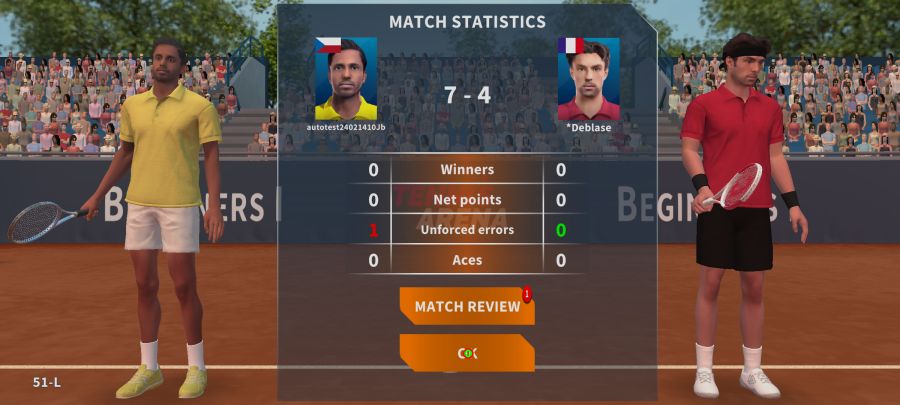Select Deblase's player portrait
Image resolution: width=900 pixels, height=405 pixels.
click(588, 79)
